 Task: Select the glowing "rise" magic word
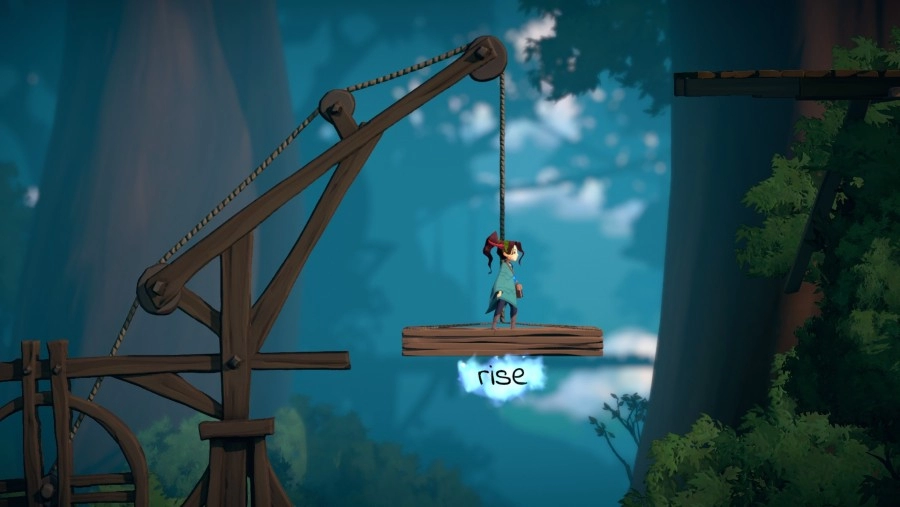(x=501, y=378)
